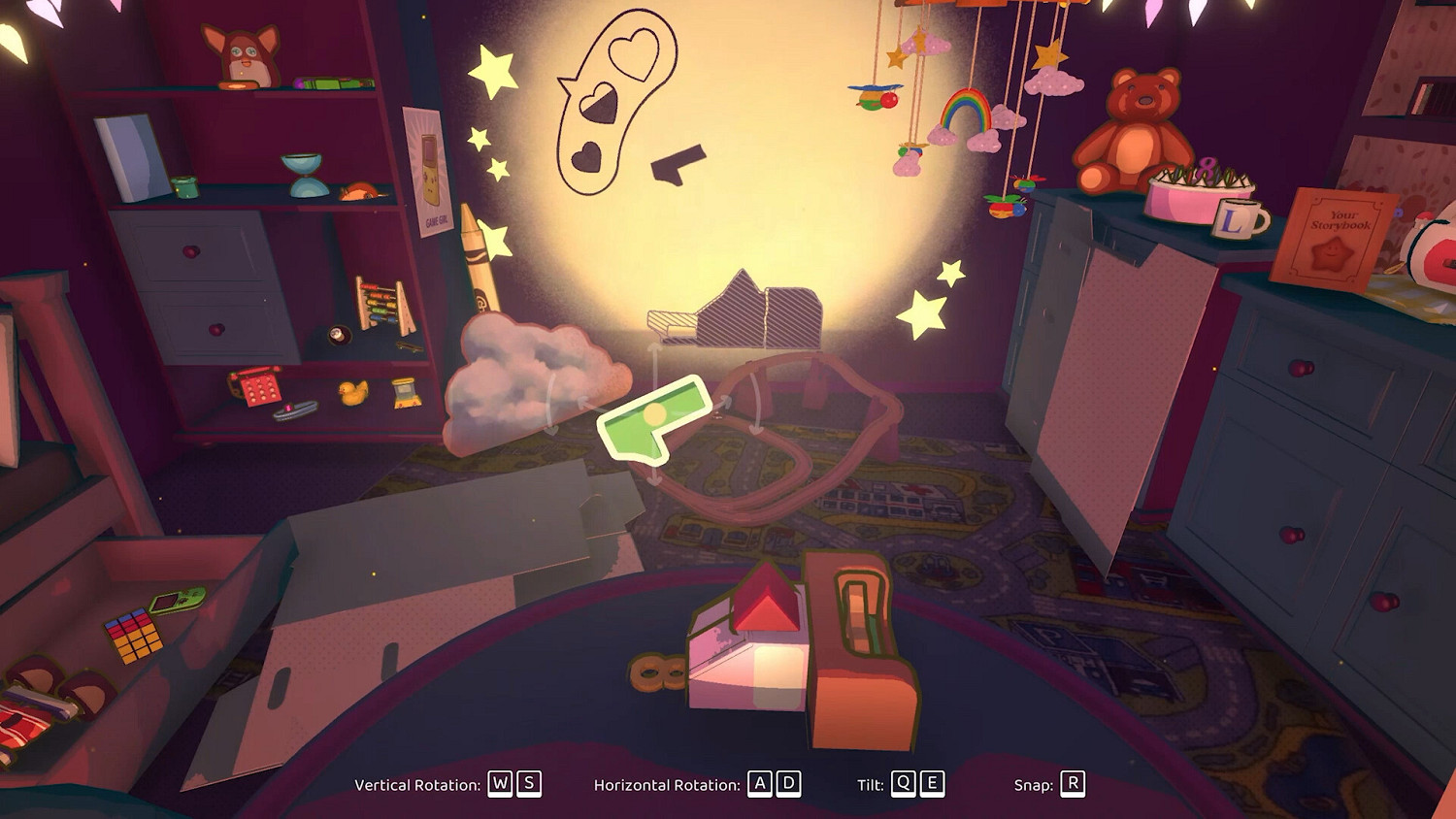Click the Vertical Rotation label
Screen dimensions: 1456x819
419,783
